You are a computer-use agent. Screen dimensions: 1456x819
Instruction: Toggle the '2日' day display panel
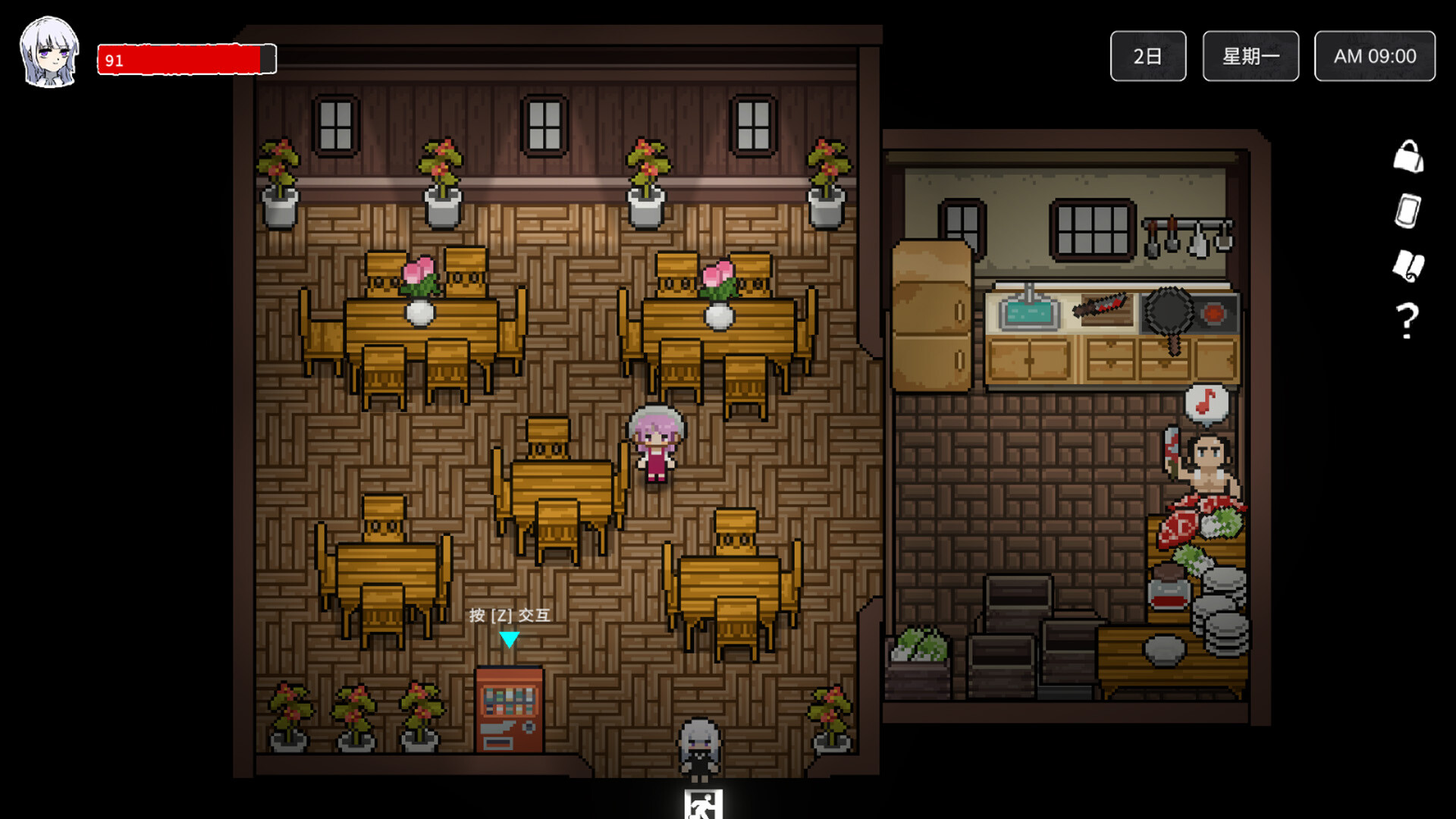[x=1147, y=55]
